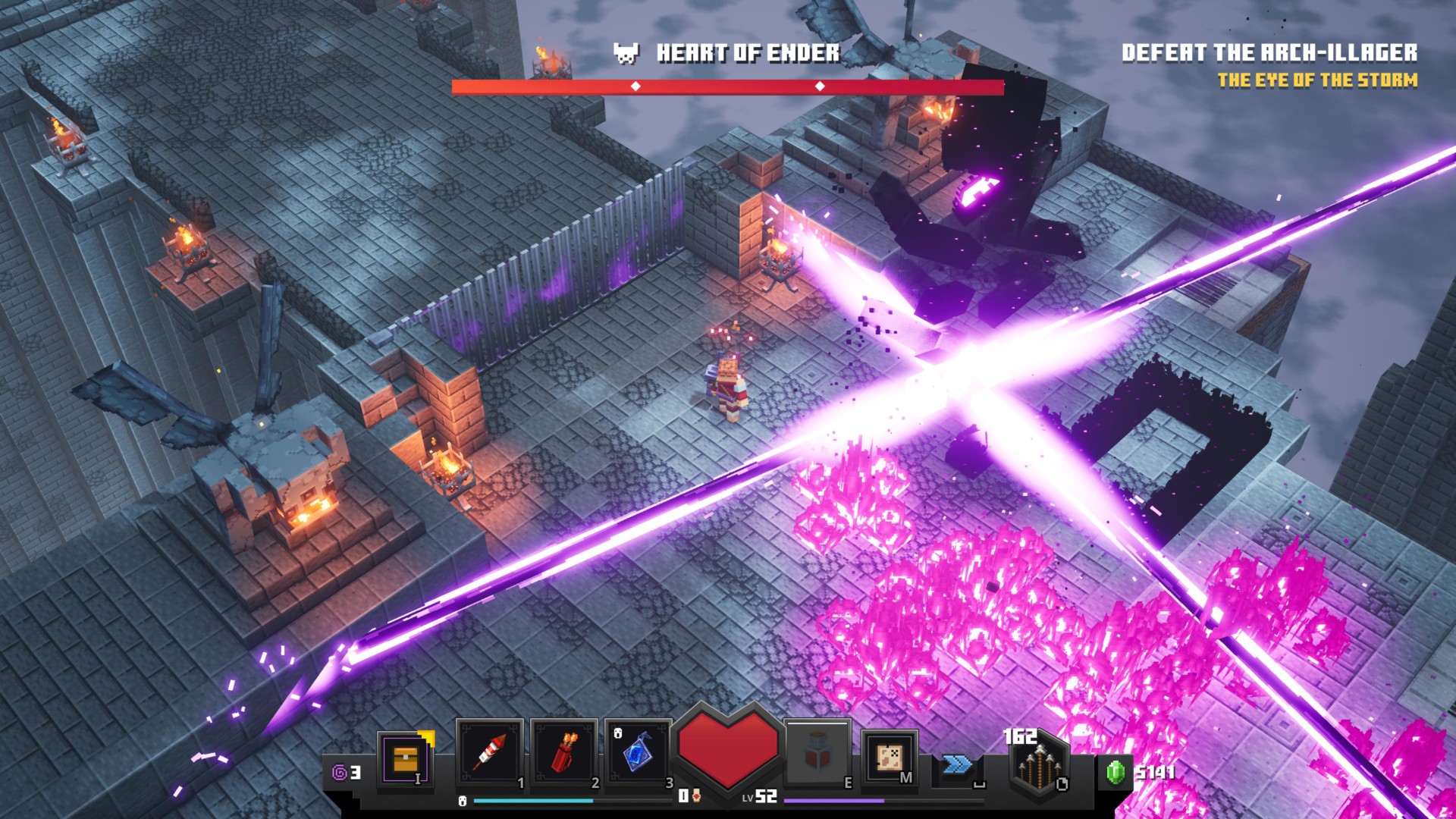Click the Defeat the Arch-Illager objective
This screenshot has height=819, width=1456.
coord(1269,52)
